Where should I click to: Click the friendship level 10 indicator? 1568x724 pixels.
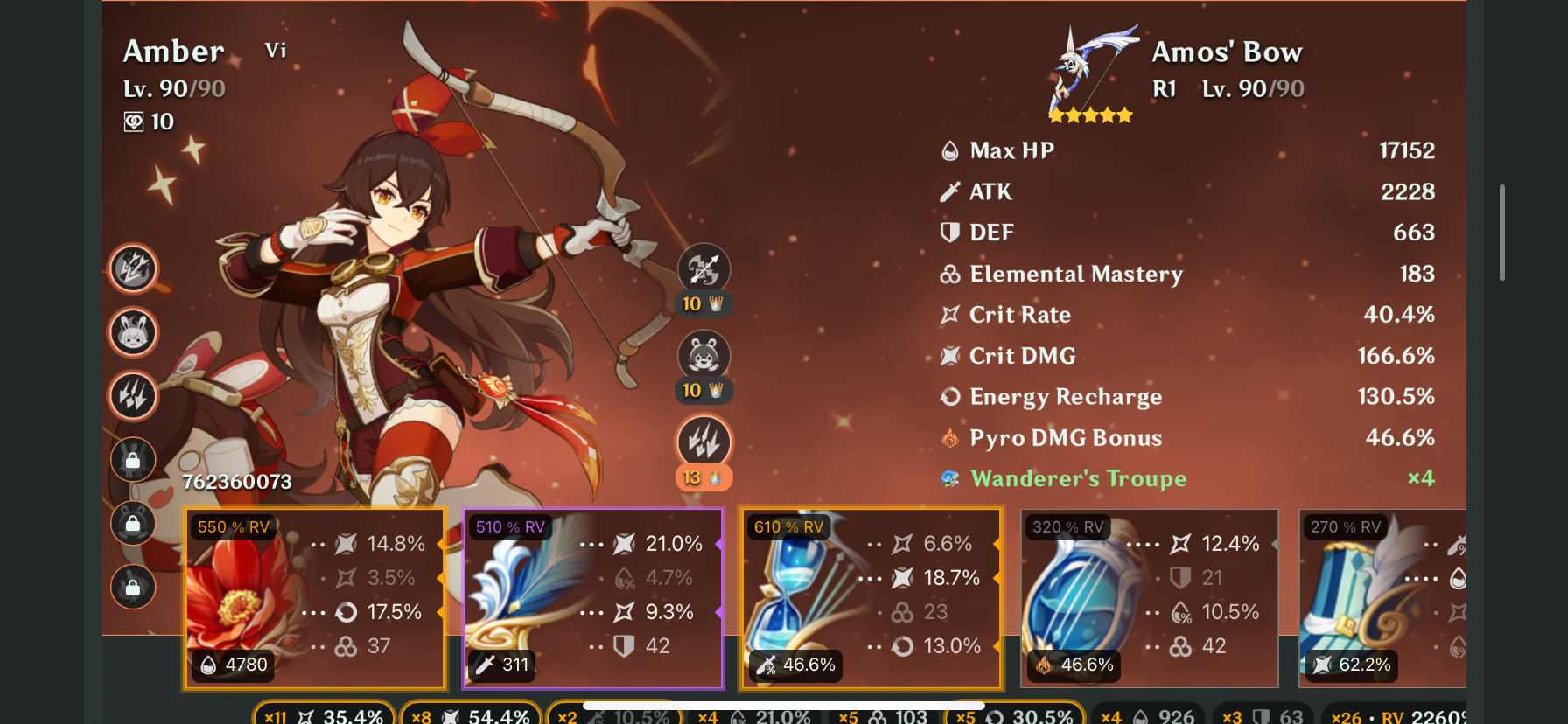click(149, 122)
